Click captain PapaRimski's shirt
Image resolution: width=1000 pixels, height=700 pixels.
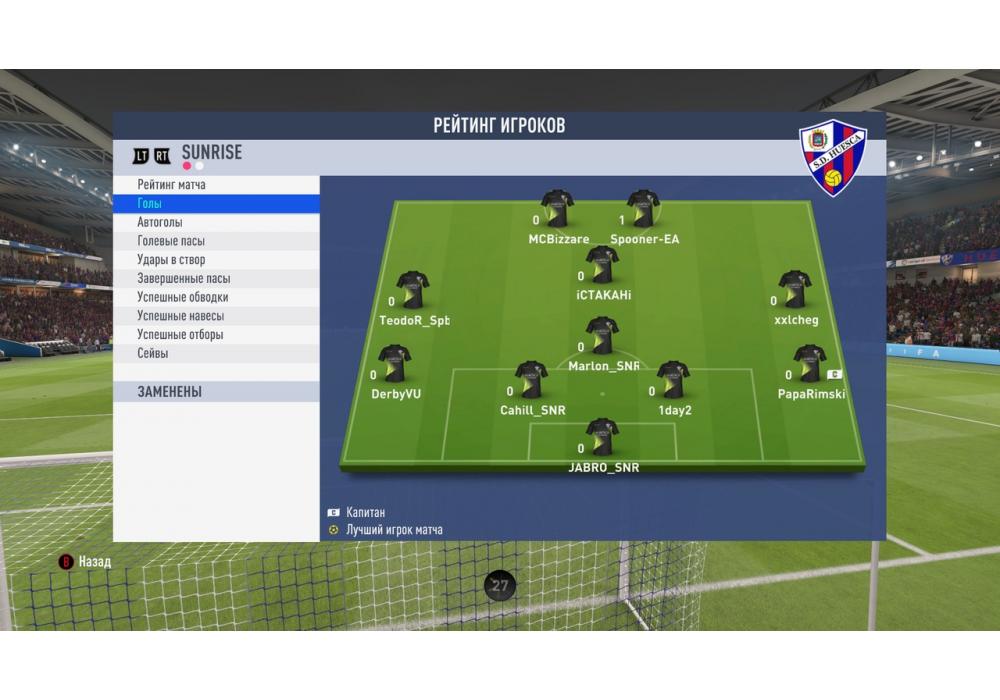coord(809,364)
